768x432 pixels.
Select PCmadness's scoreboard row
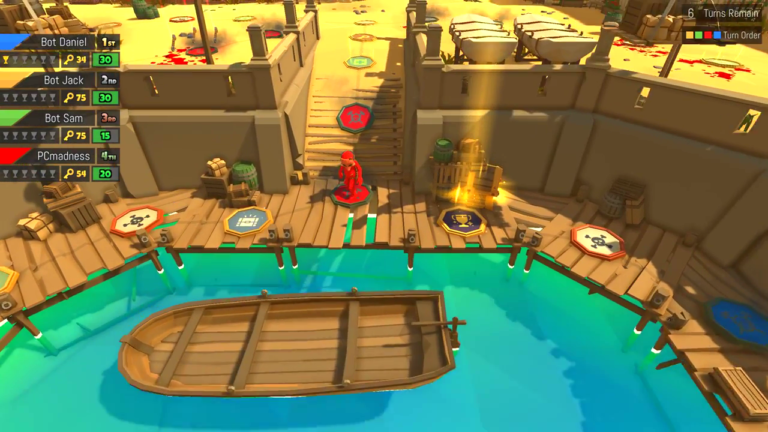[60, 165]
